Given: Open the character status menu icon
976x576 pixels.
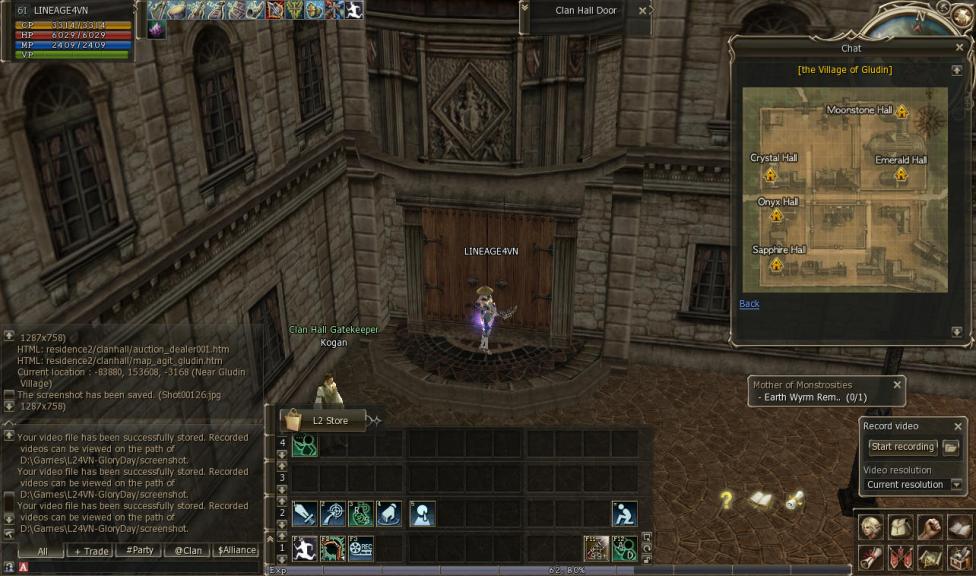Looking at the screenshot, I should coord(870,528).
